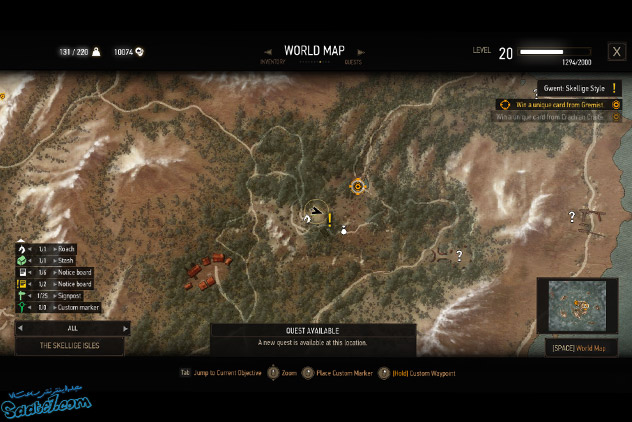
Task: Click The Skellige Isles region label
Action: pyautogui.click(x=70, y=345)
